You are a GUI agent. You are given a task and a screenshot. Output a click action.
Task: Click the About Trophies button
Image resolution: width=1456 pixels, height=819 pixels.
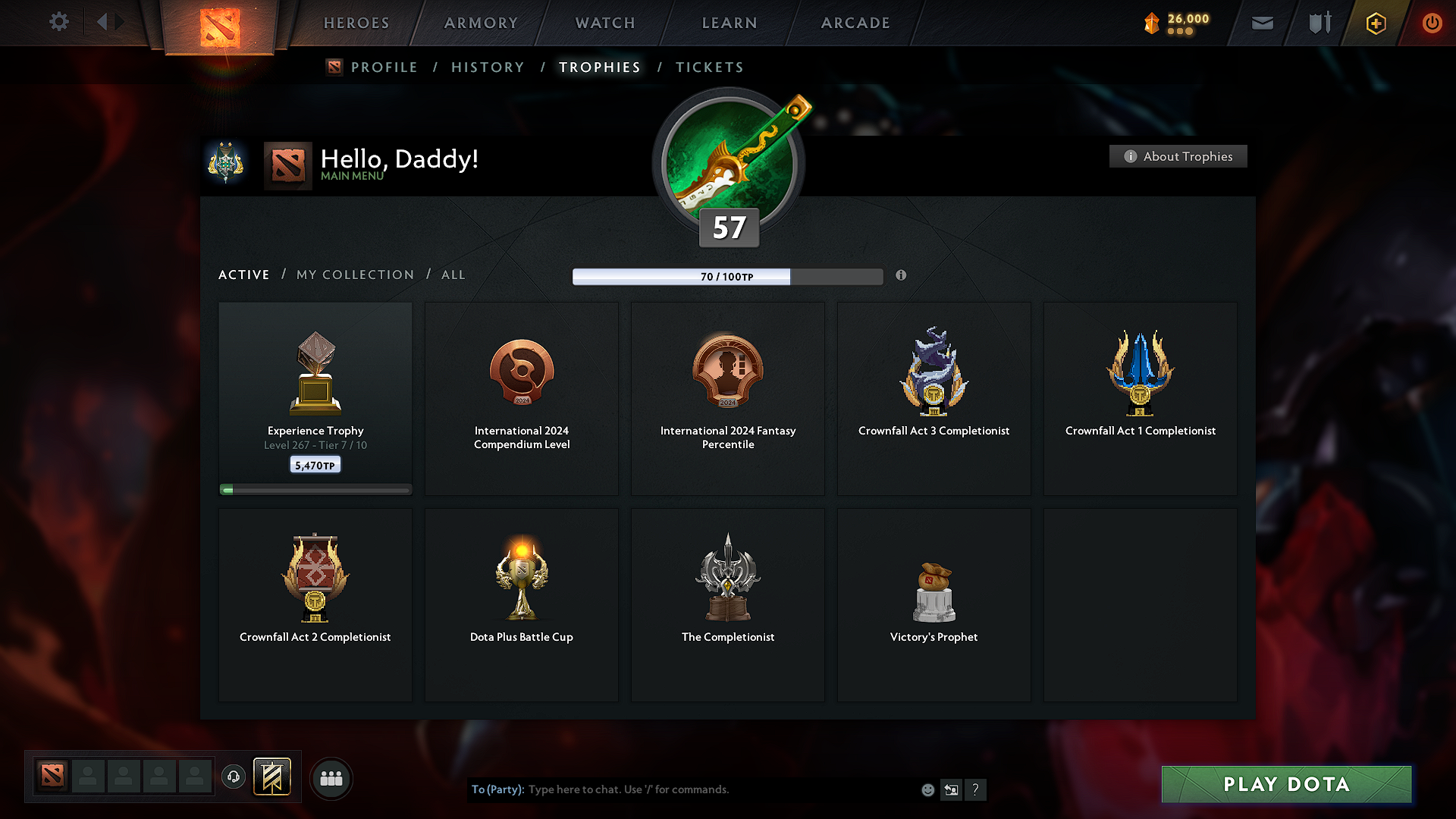click(1178, 156)
